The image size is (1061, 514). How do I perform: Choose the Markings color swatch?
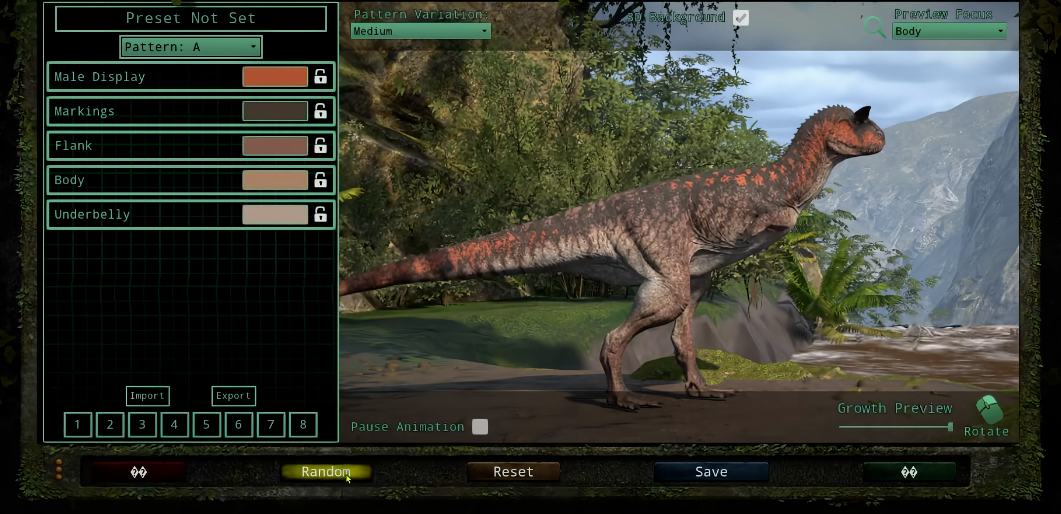[x=275, y=111]
